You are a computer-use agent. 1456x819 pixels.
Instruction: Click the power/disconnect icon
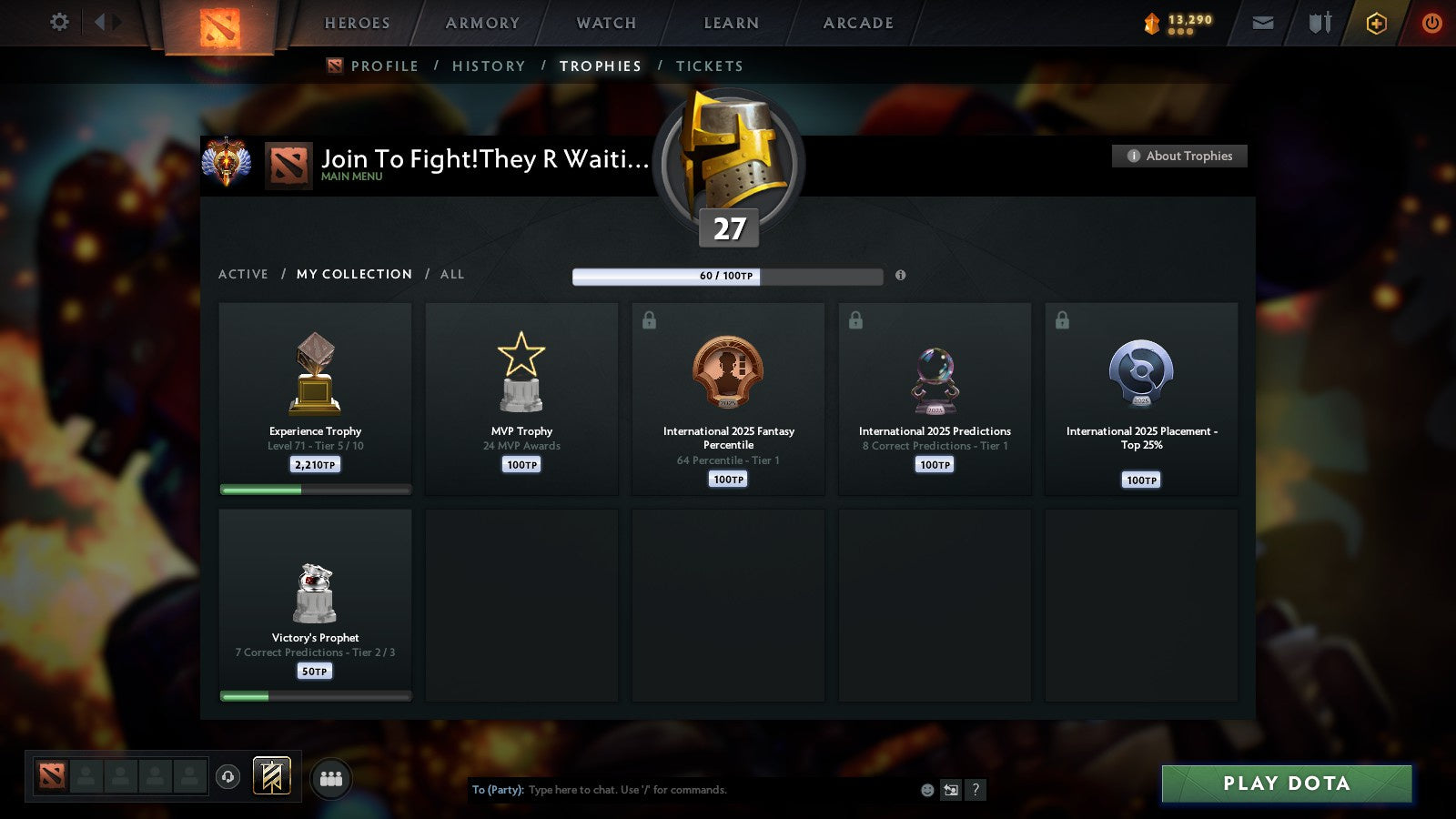pyautogui.click(x=1431, y=23)
